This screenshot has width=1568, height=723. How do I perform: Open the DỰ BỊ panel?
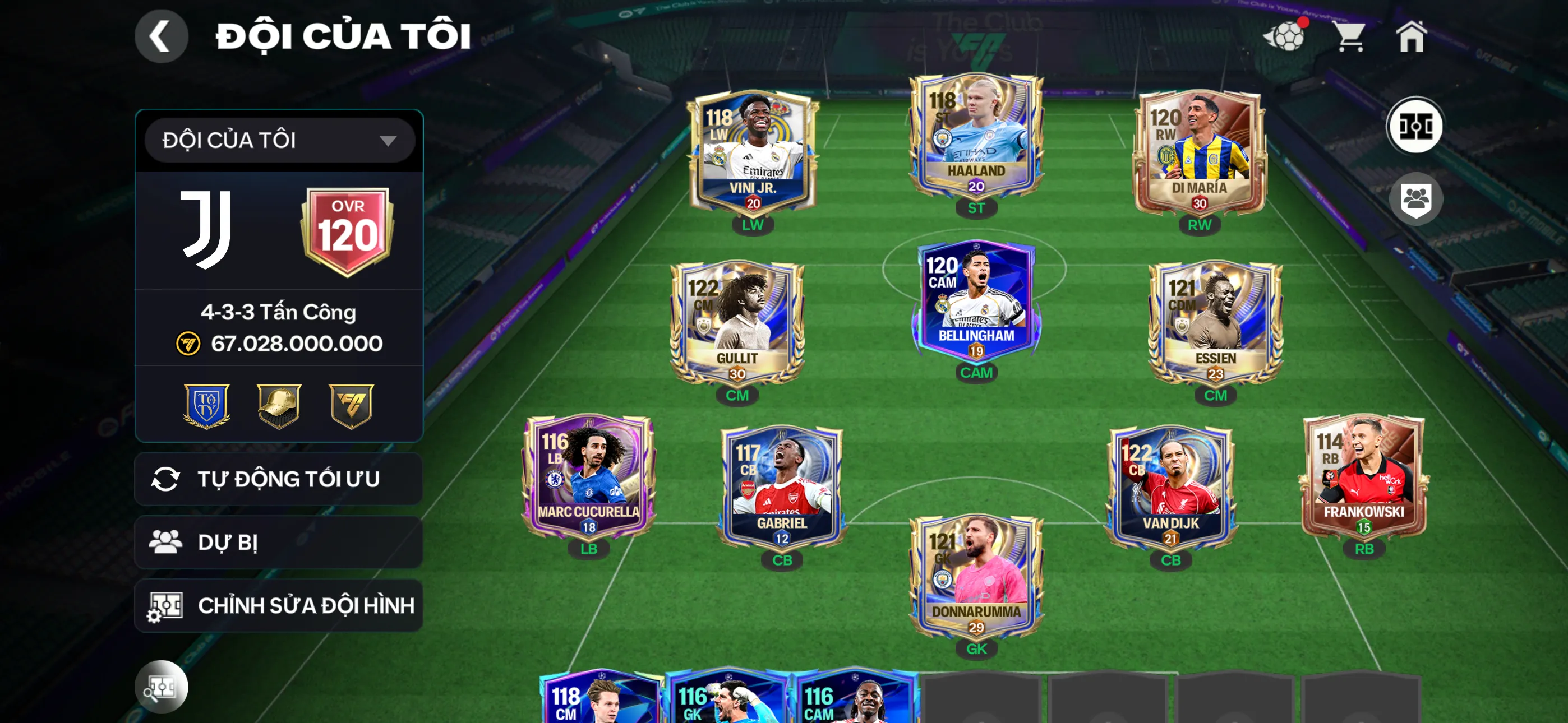[x=279, y=543]
